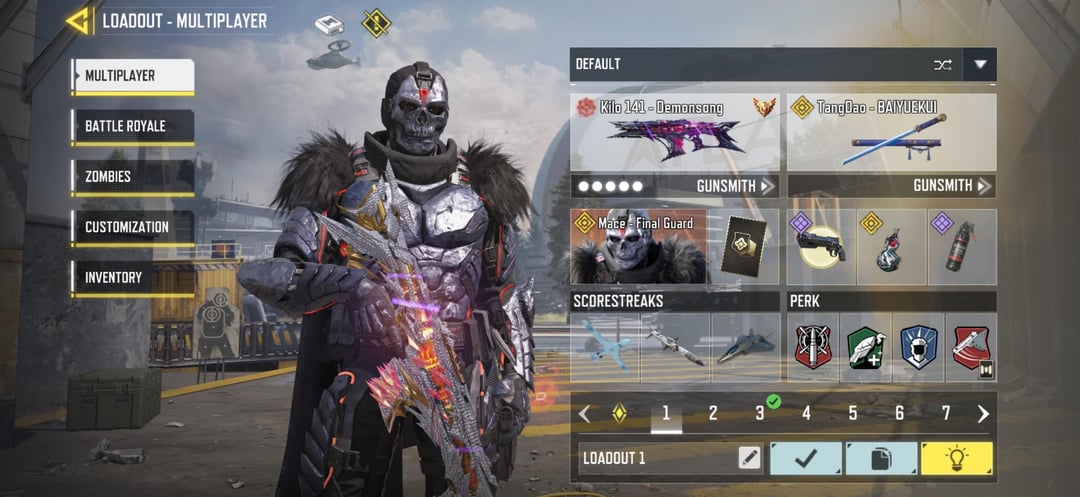Click the shuffle loadout icon
Viewport: 1080px width, 497px height.
coord(942,65)
